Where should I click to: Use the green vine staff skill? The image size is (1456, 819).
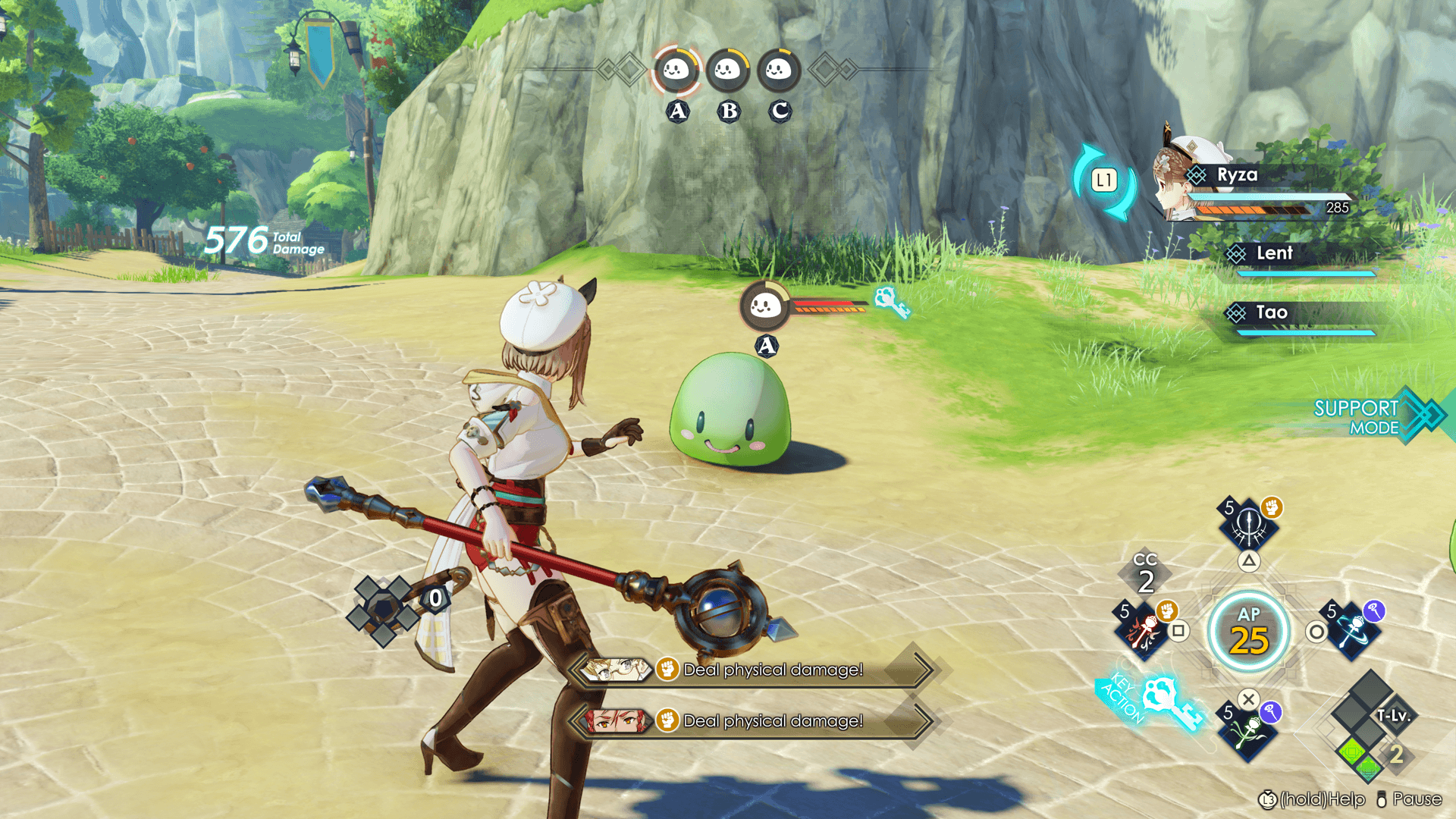(1247, 732)
